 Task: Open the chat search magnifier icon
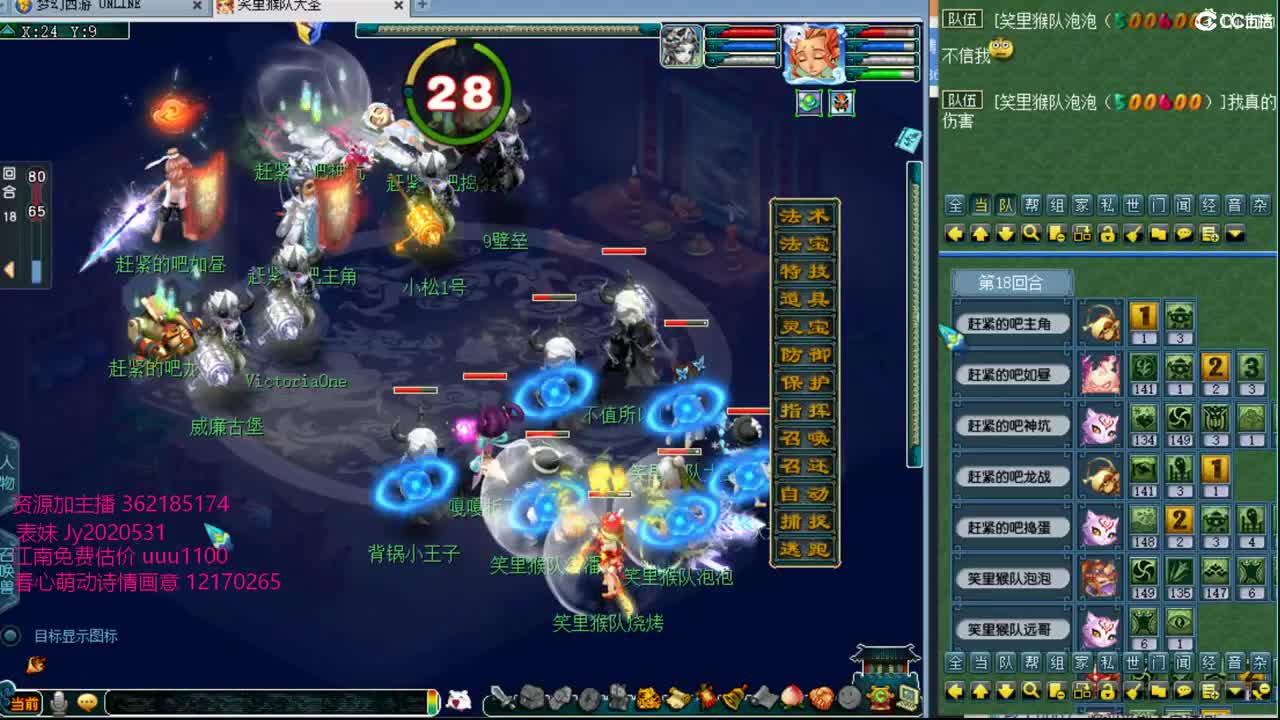(x=1030, y=233)
